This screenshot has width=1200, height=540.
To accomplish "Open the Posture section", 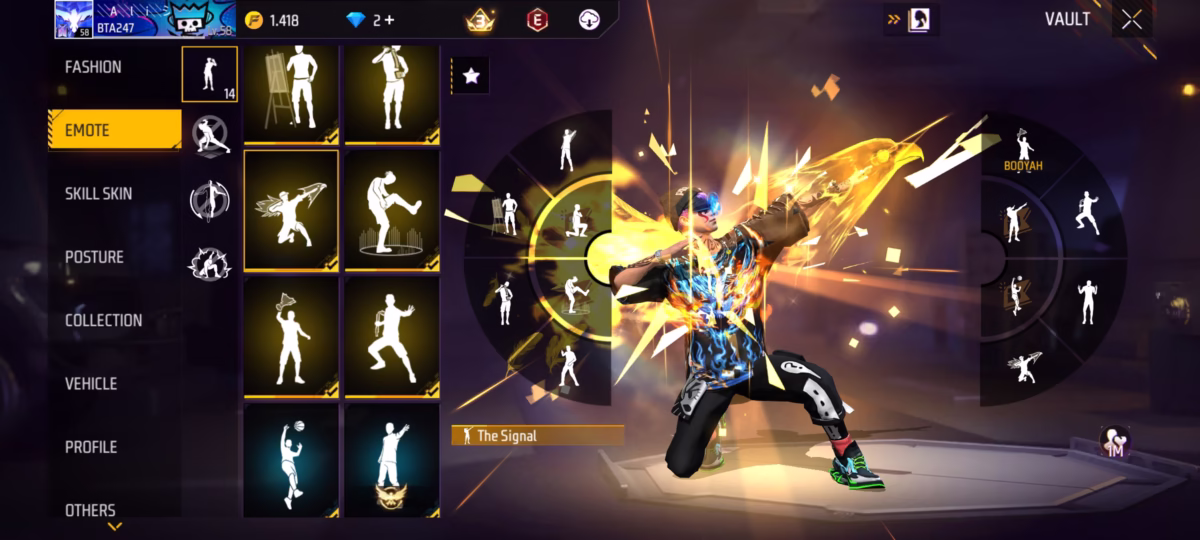I will [94, 257].
